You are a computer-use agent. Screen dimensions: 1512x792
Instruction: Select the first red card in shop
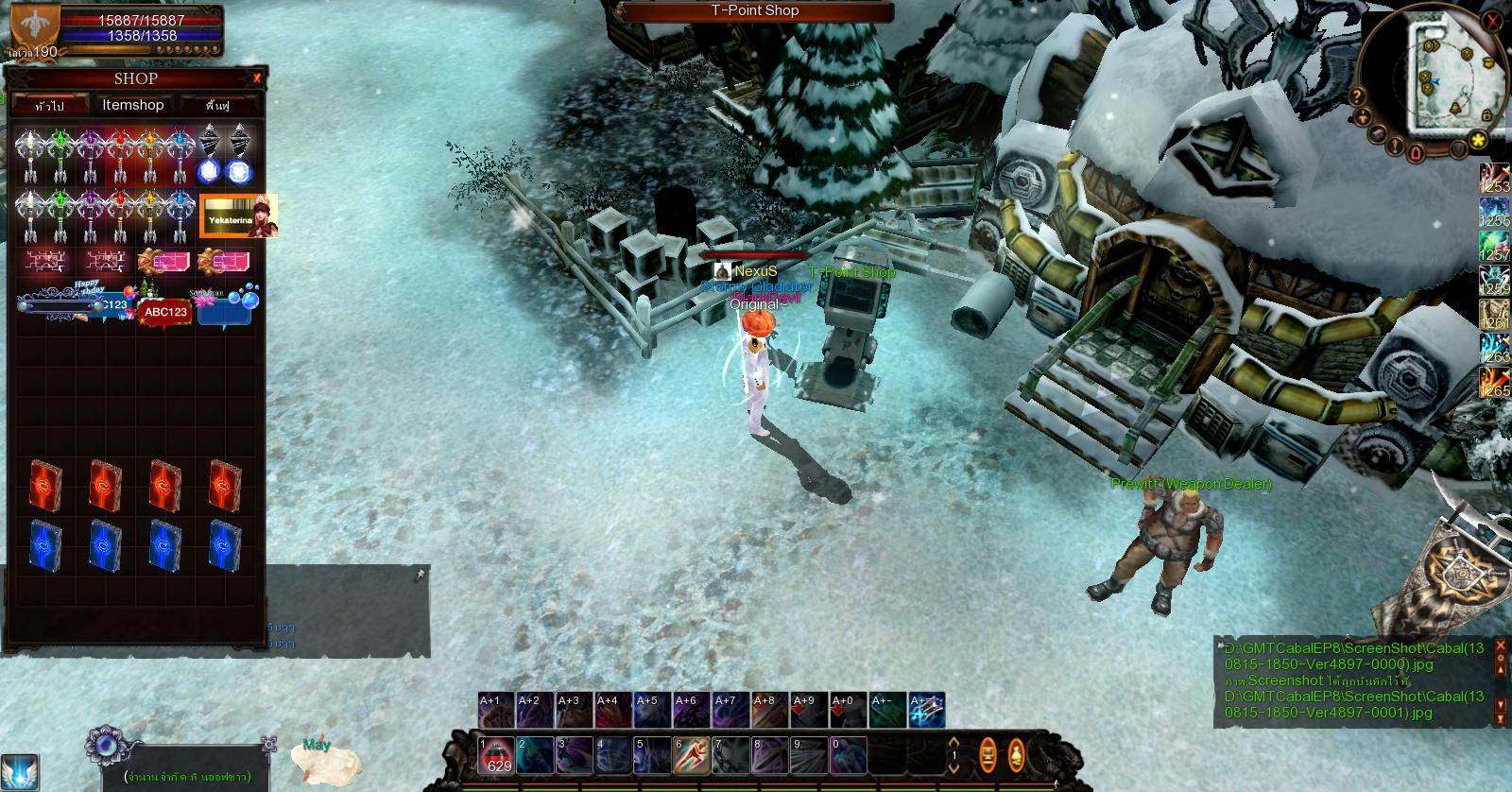45,485
